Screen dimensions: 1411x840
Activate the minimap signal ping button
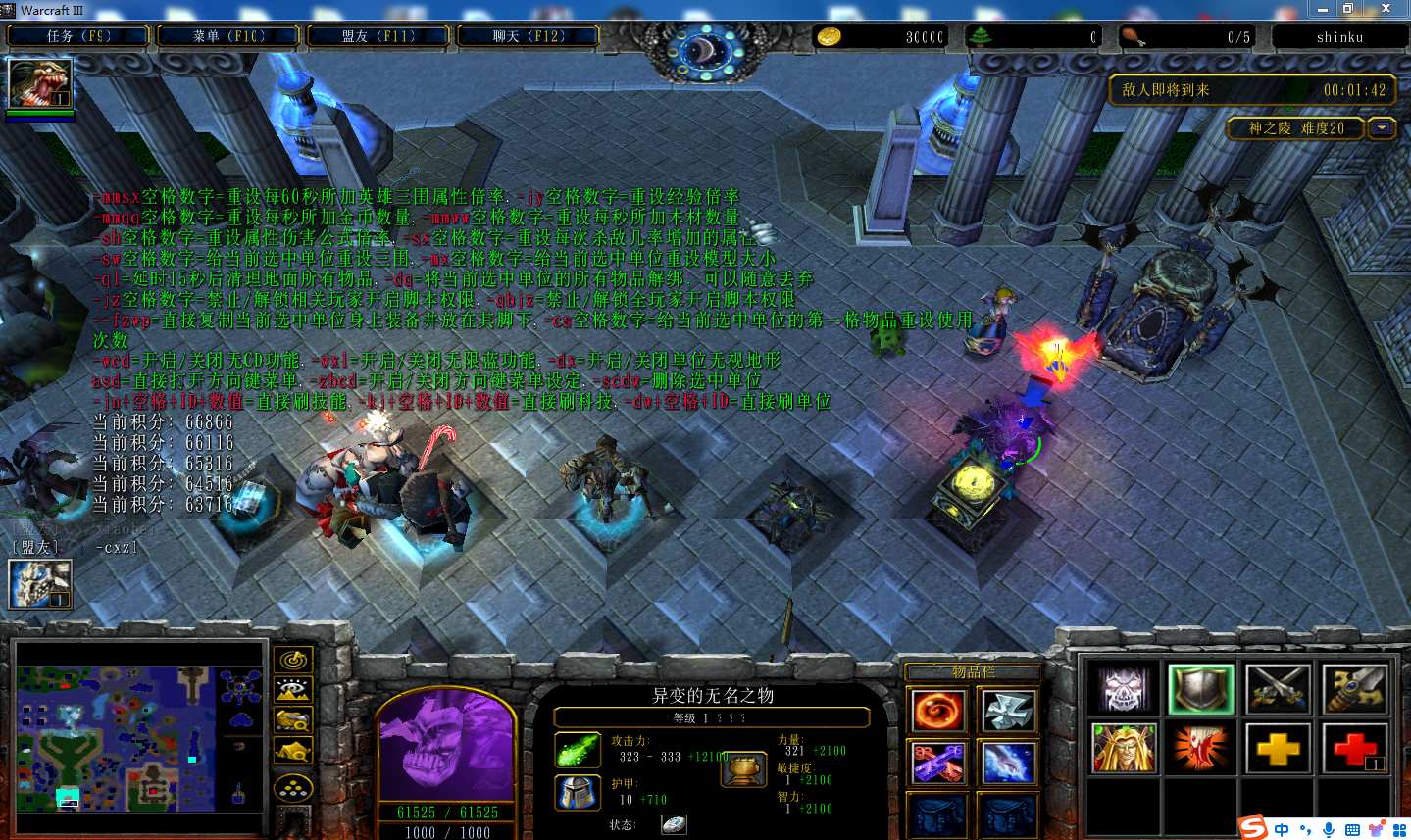point(293,661)
